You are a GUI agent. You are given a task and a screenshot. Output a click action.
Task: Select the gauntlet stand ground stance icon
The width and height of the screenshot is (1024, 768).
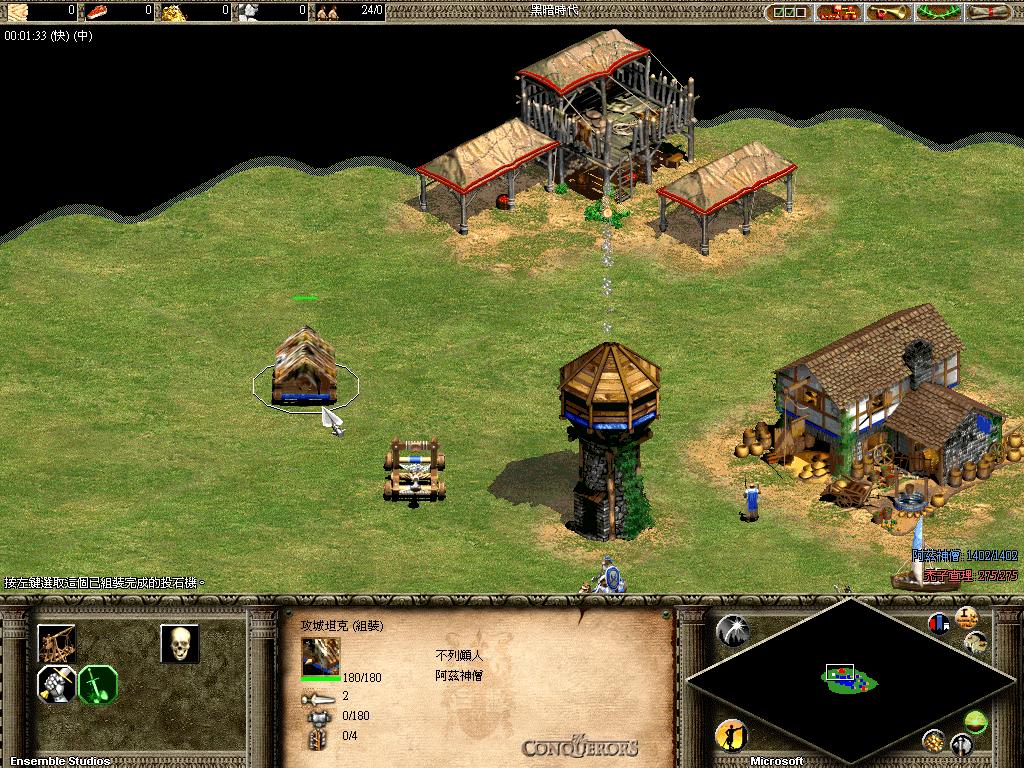click(56, 685)
